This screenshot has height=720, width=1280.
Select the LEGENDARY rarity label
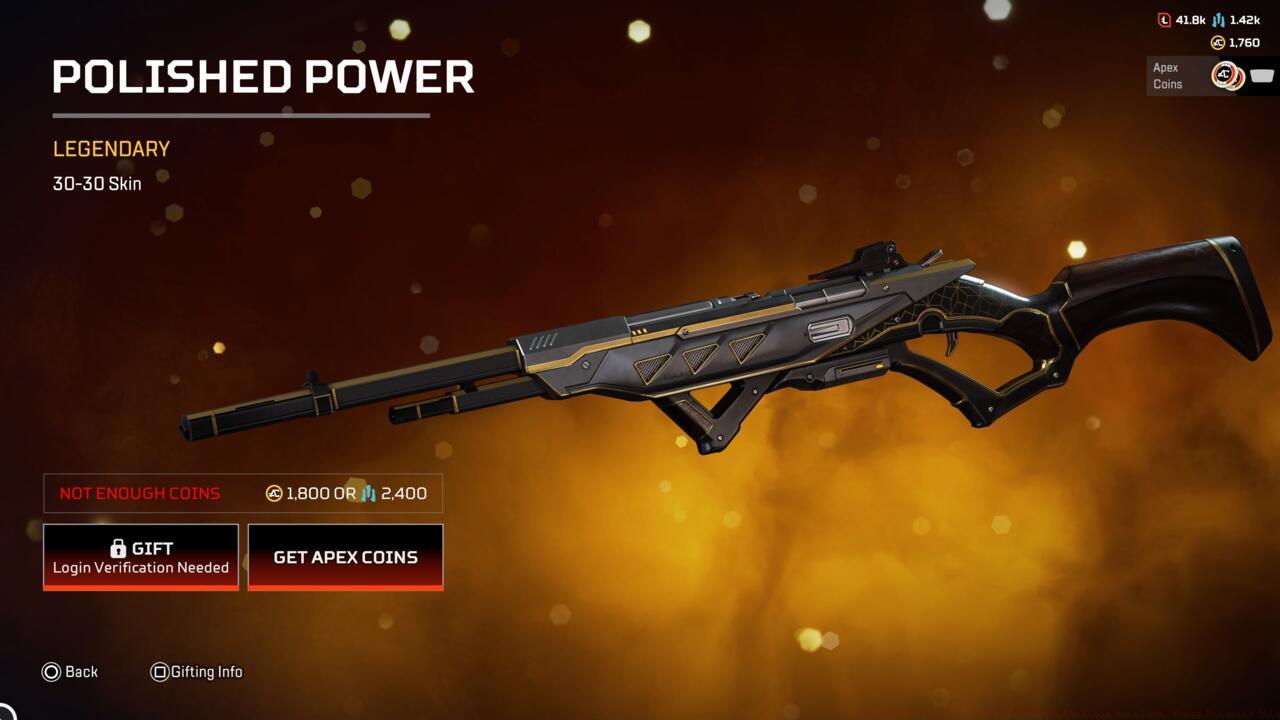click(x=110, y=148)
